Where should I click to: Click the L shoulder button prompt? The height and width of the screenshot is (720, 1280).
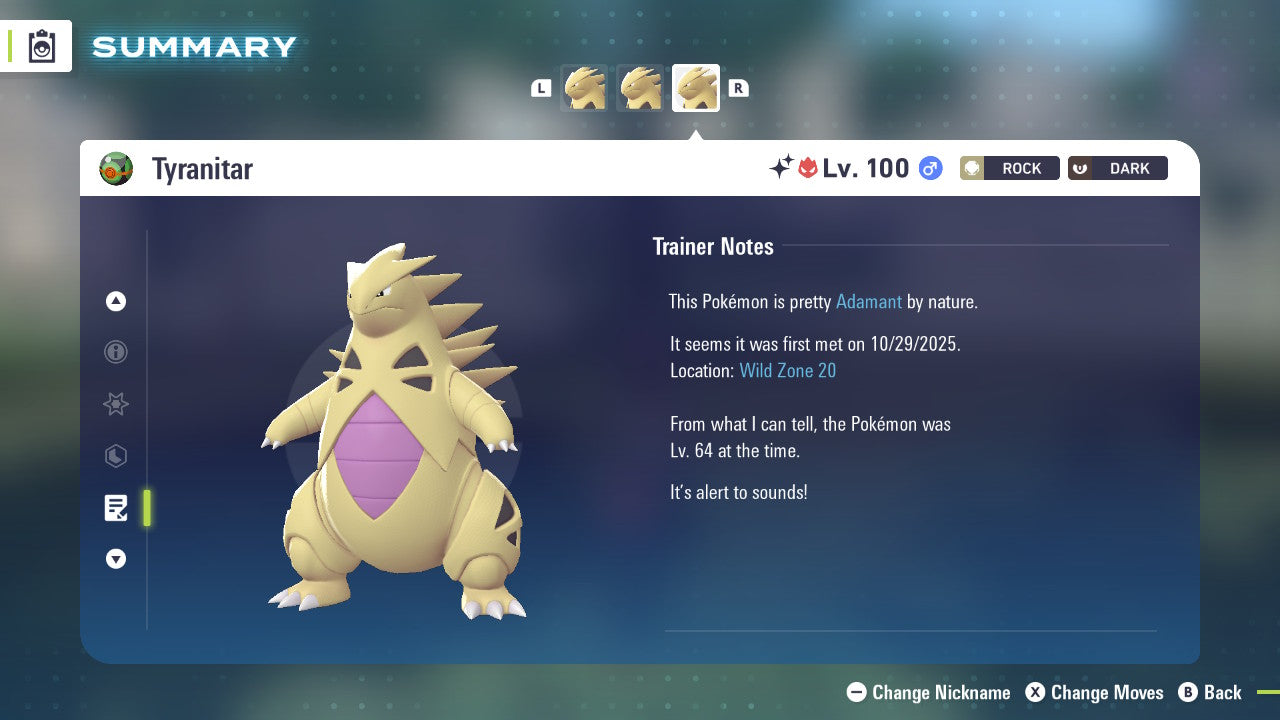pyautogui.click(x=541, y=88)
